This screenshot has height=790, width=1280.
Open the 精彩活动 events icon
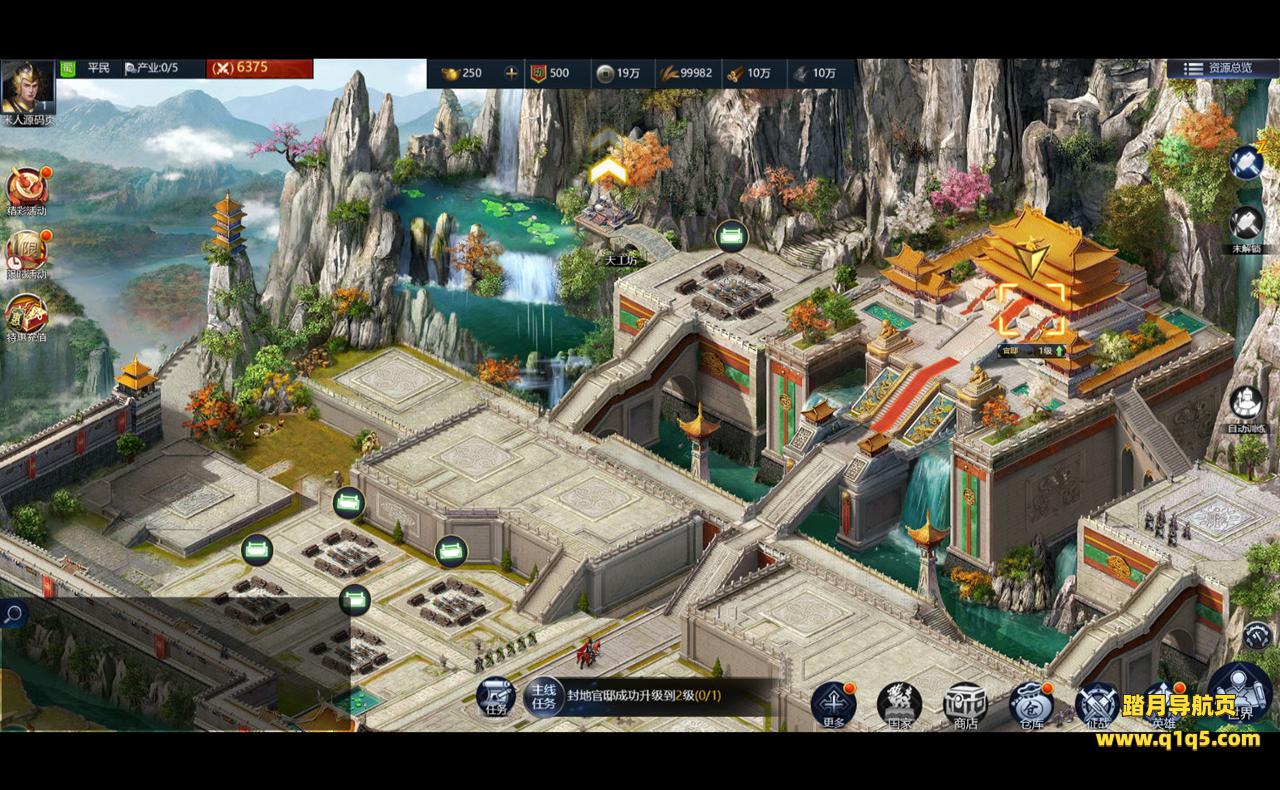tap(27, 187)
